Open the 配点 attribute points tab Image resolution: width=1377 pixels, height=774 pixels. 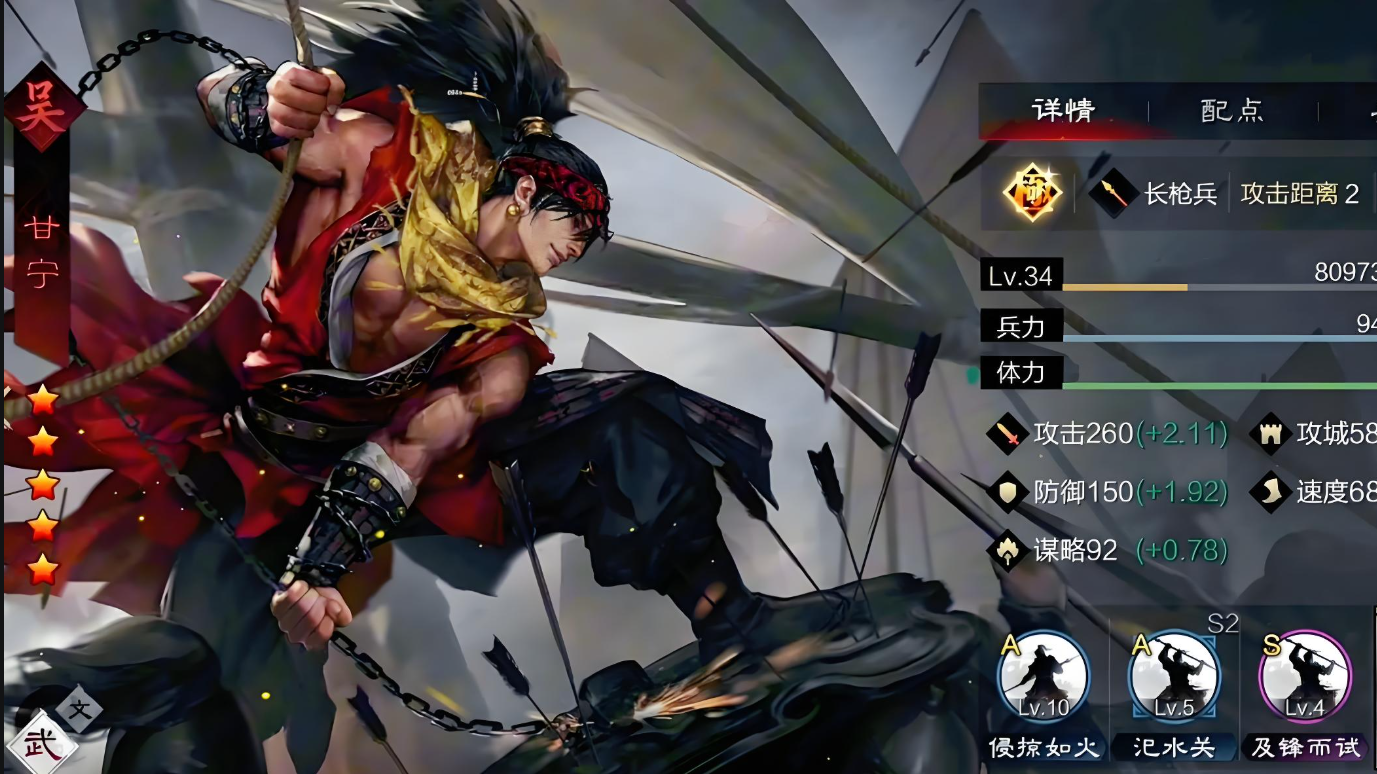pos(1232,110)
